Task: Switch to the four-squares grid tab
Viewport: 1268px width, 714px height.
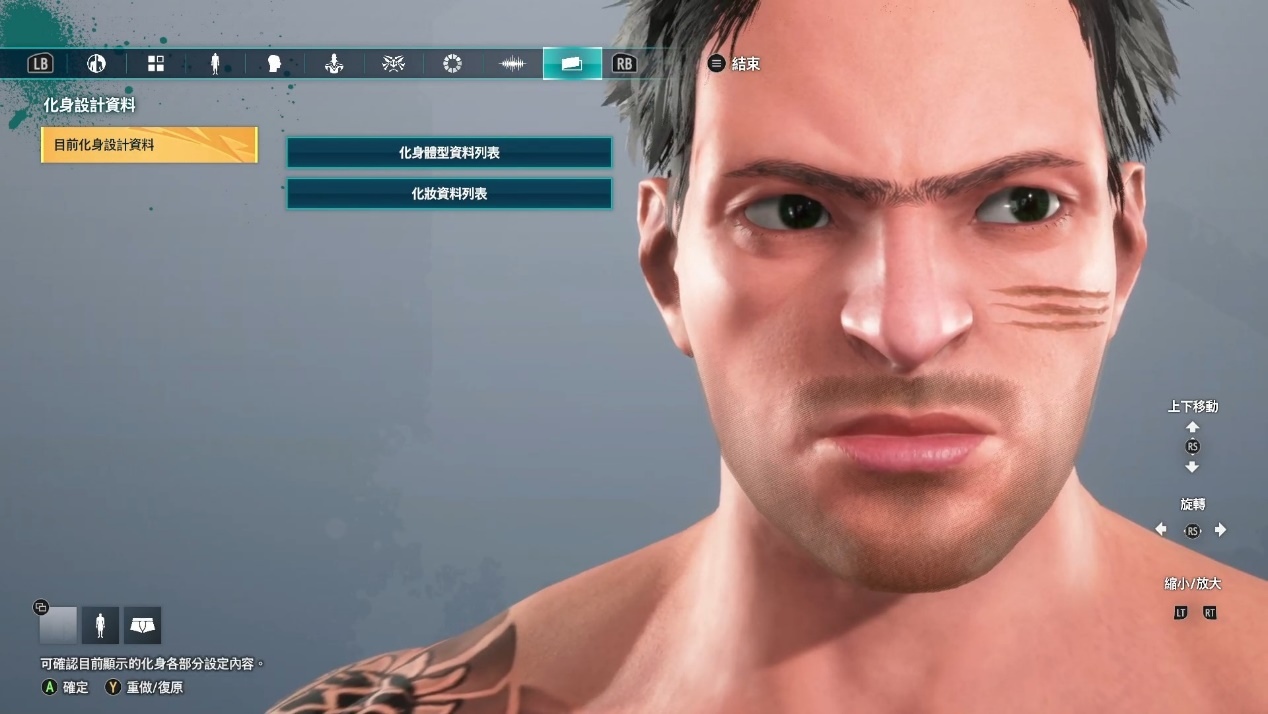Action: click(x=156, y=64)
